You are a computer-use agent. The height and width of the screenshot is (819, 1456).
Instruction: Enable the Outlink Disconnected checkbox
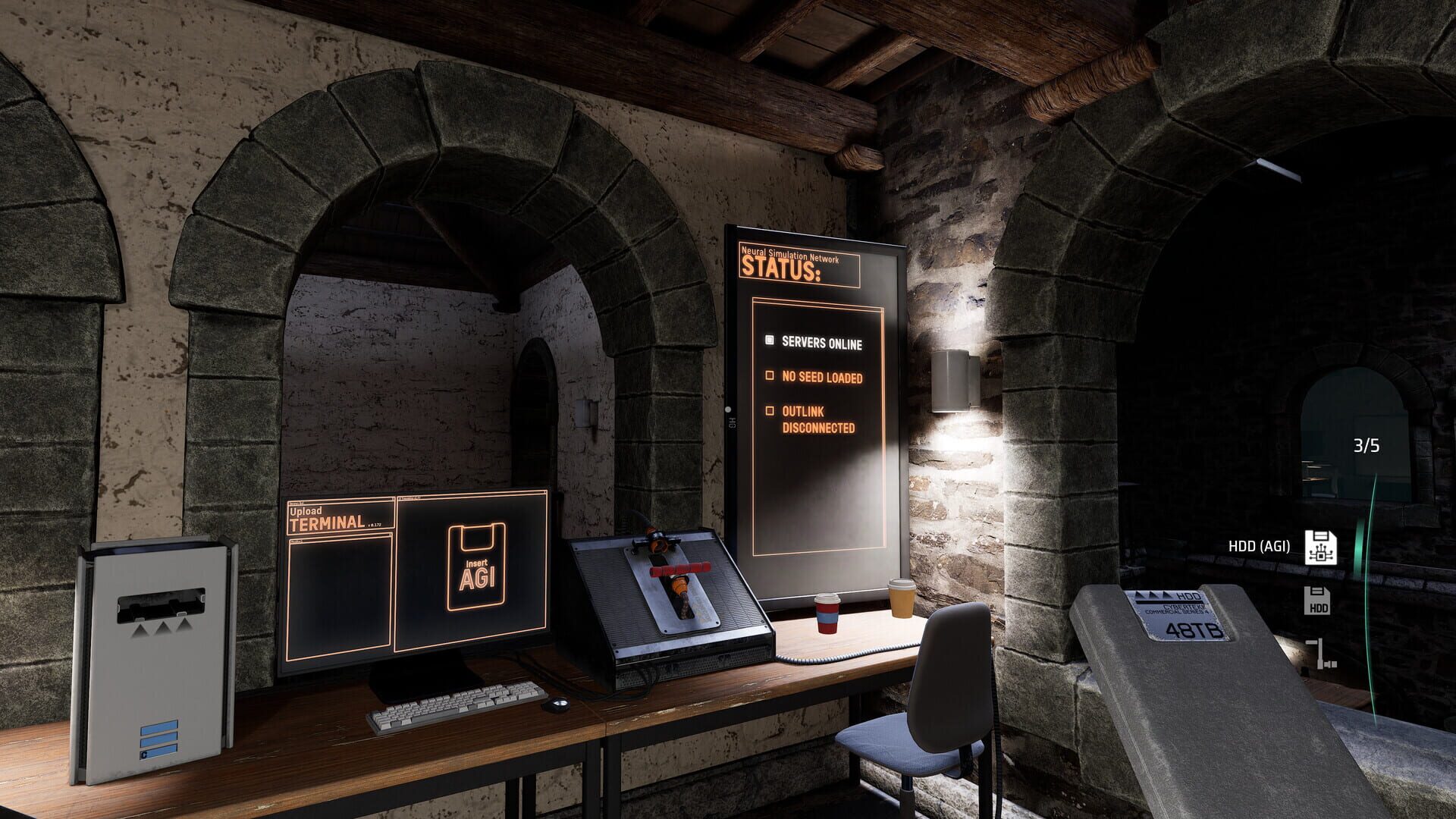(x=770, y=412)
